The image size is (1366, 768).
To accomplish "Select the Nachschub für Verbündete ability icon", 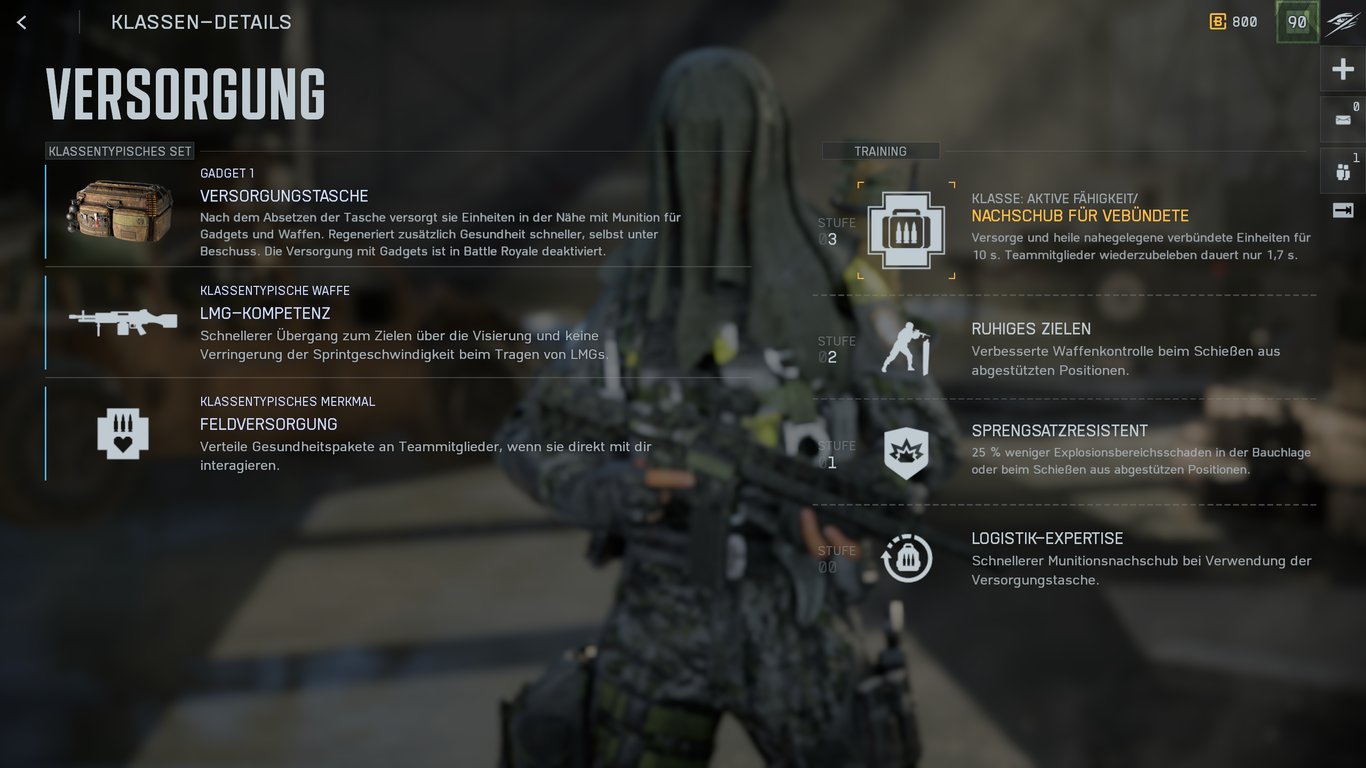I will (x=906, y=230).
